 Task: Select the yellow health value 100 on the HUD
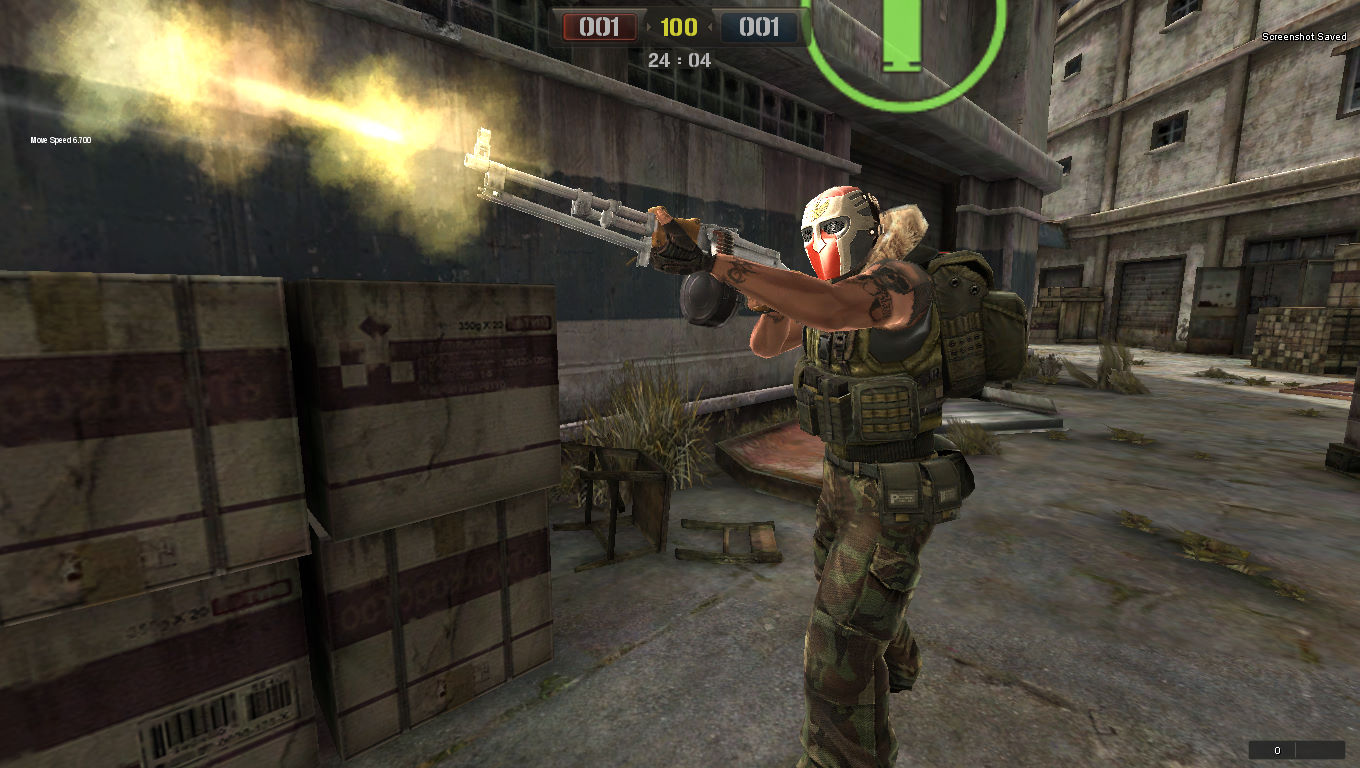[679, 28]
